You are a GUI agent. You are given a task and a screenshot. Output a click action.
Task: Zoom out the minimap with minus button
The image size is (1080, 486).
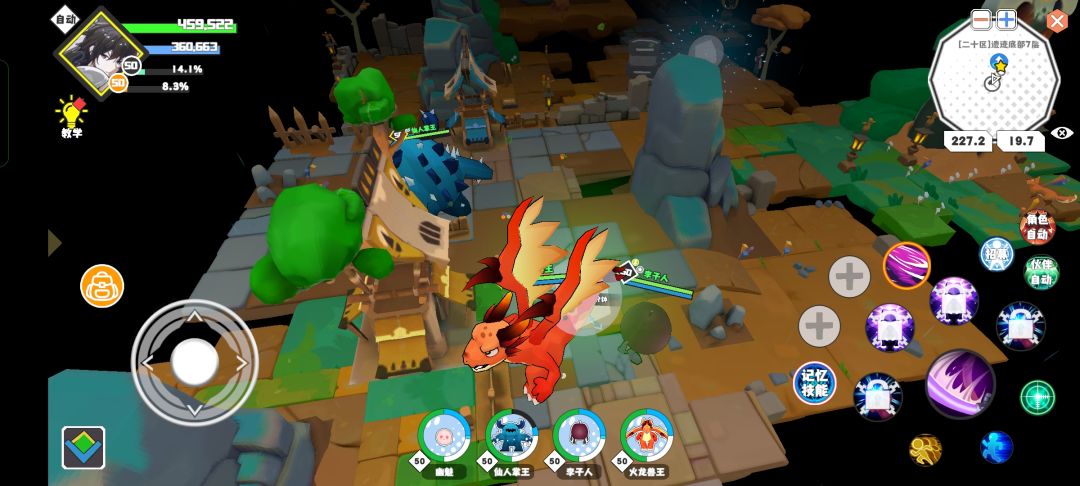(x=982, y=19)
